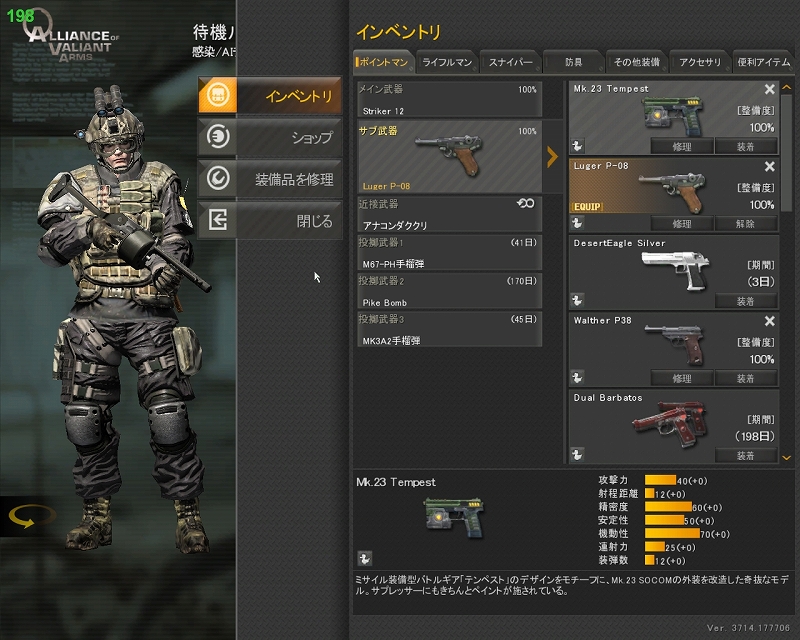
Task: Select the アナコンダククリ melee weapon slot
Action: [448, 214]
